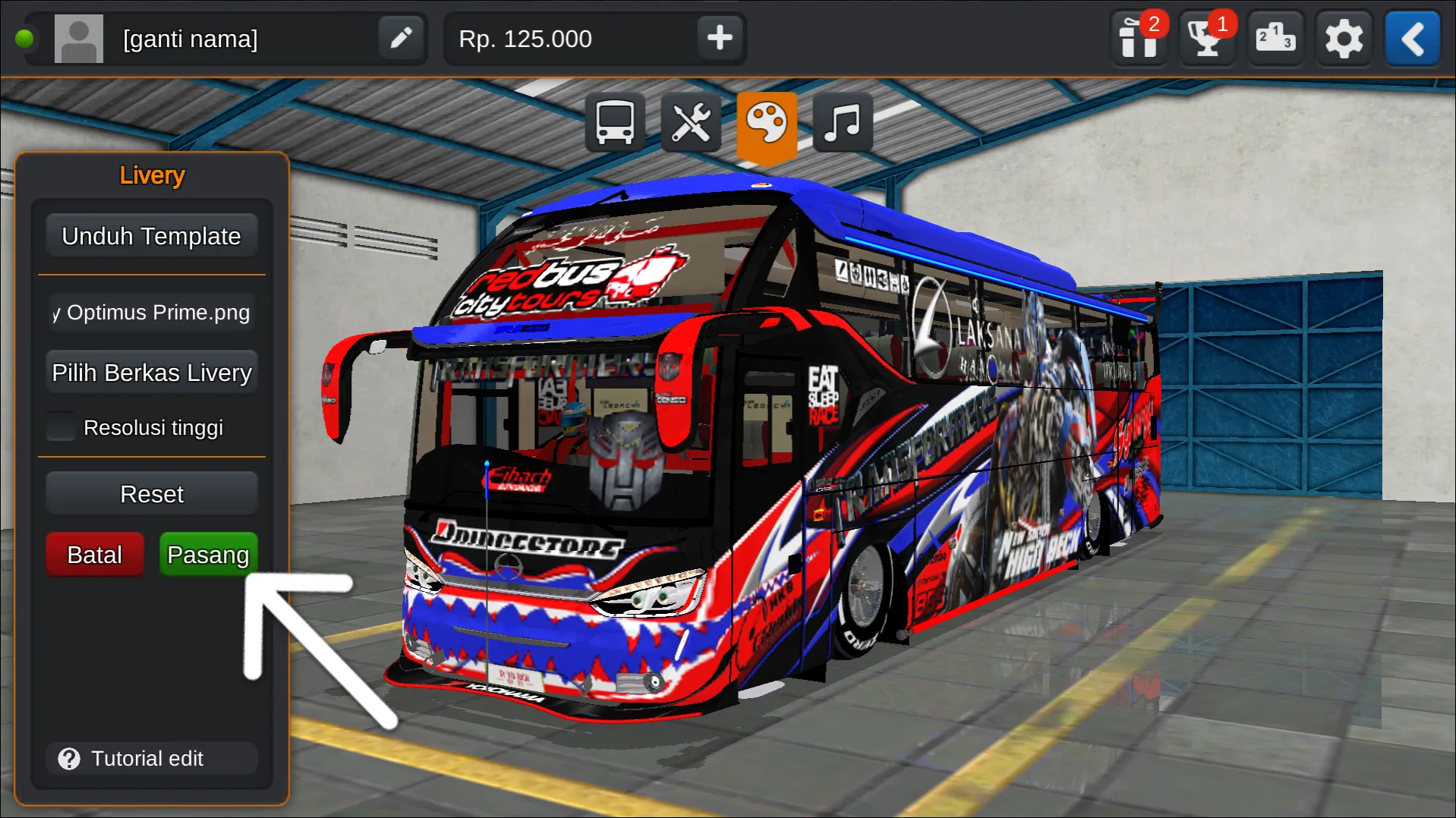
Task: Add money using the plus button
Action: click(x=718, y=39)
